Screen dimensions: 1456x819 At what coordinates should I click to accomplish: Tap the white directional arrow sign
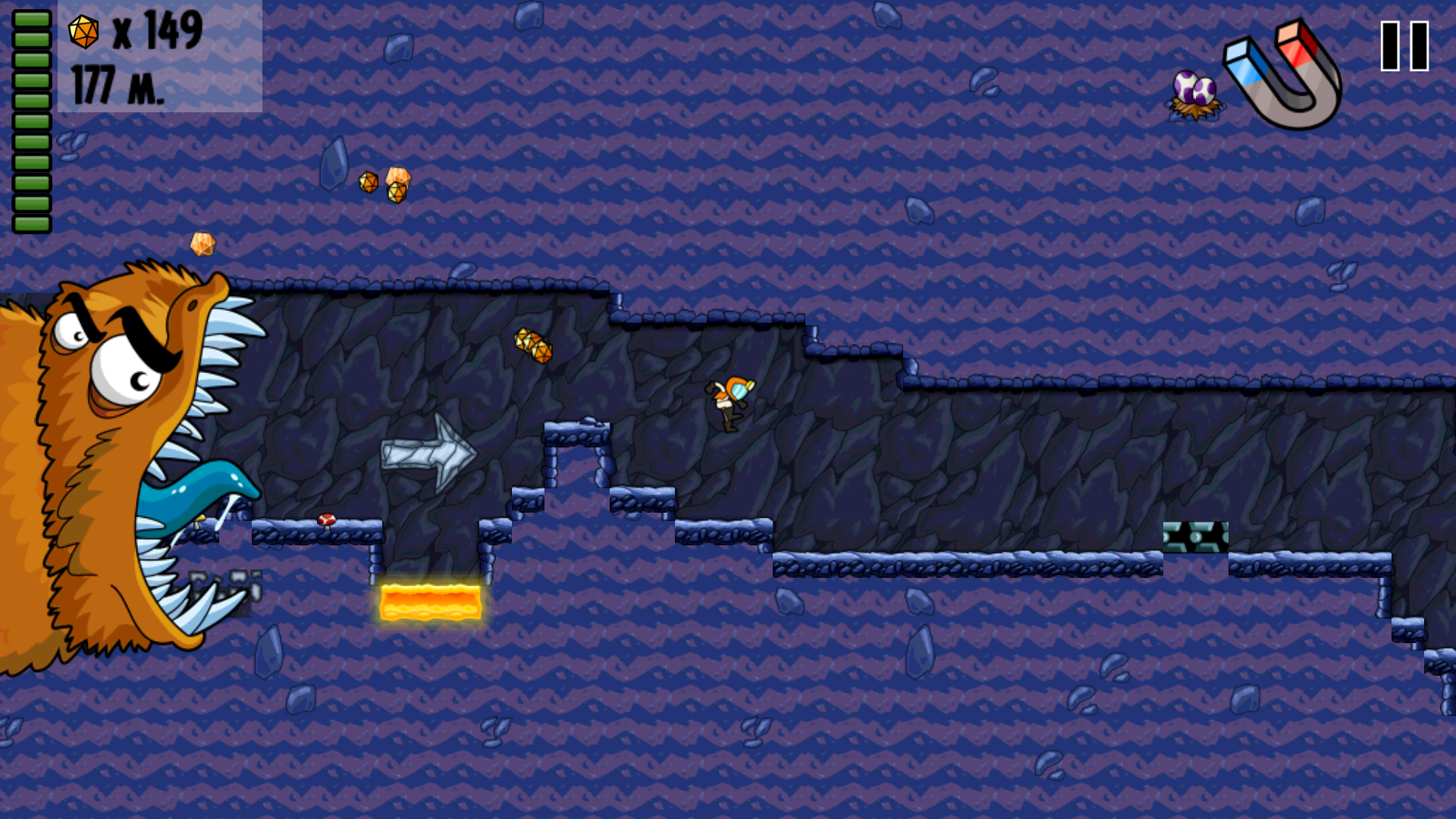pyautogui.click(x=428, y=451)
